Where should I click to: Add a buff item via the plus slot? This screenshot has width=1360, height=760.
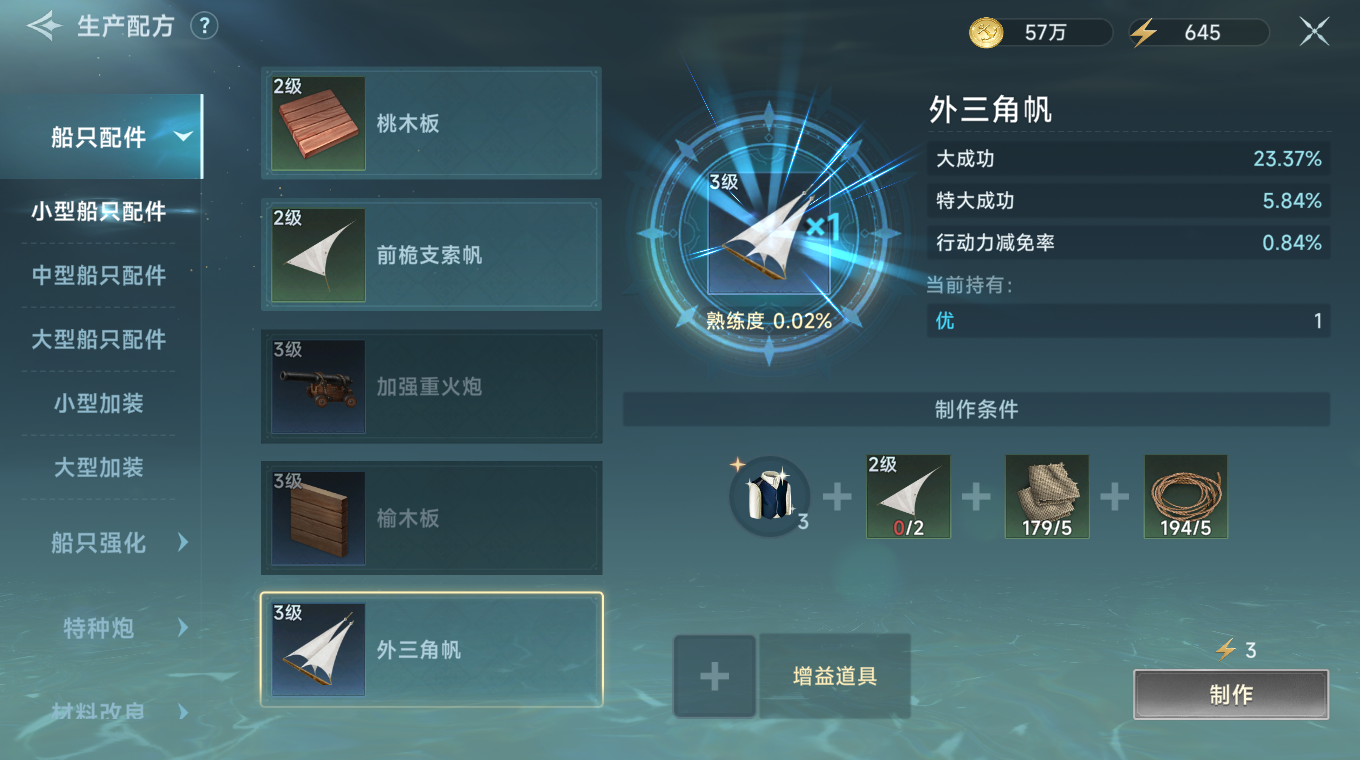[714, 676]
